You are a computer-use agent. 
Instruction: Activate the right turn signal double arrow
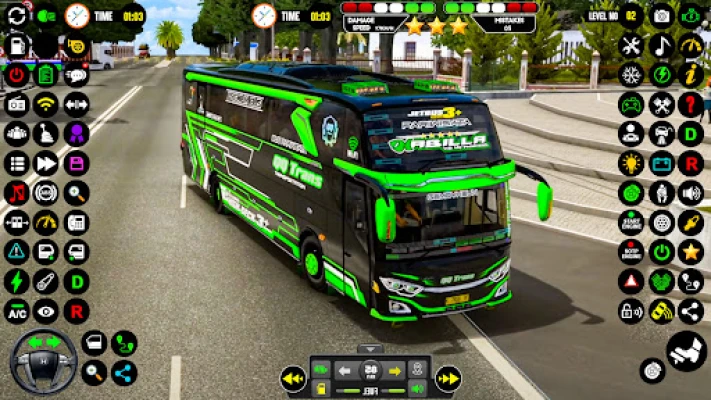pos(448,379)
